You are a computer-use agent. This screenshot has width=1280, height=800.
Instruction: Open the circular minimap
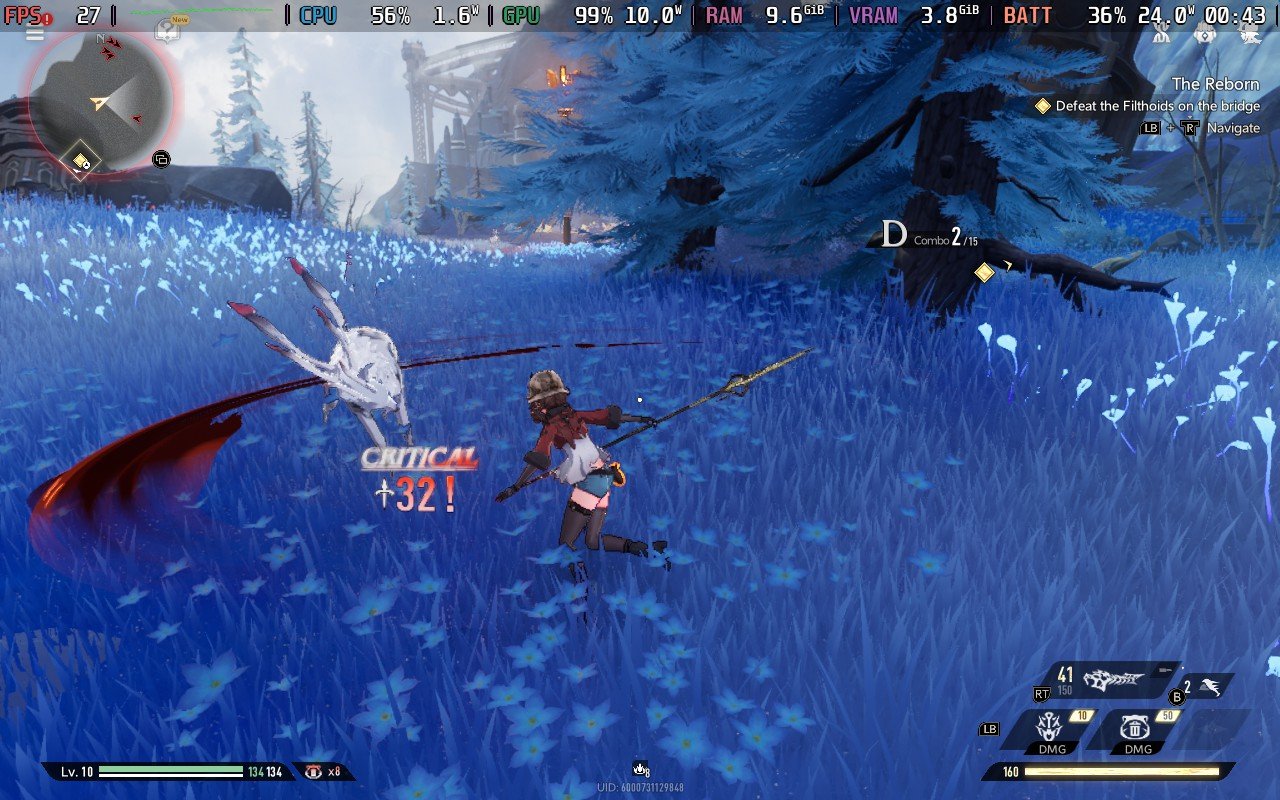click(100, 100)
